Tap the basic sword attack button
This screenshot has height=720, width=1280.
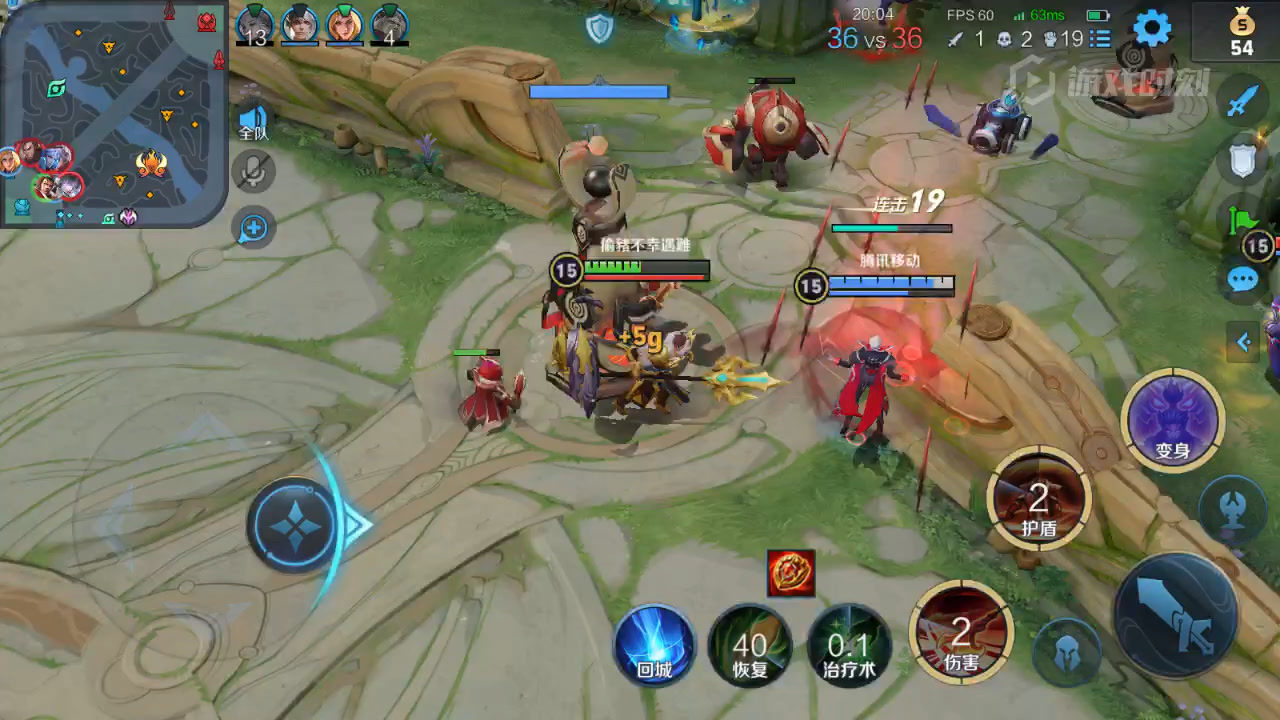tap(1176, 615)
